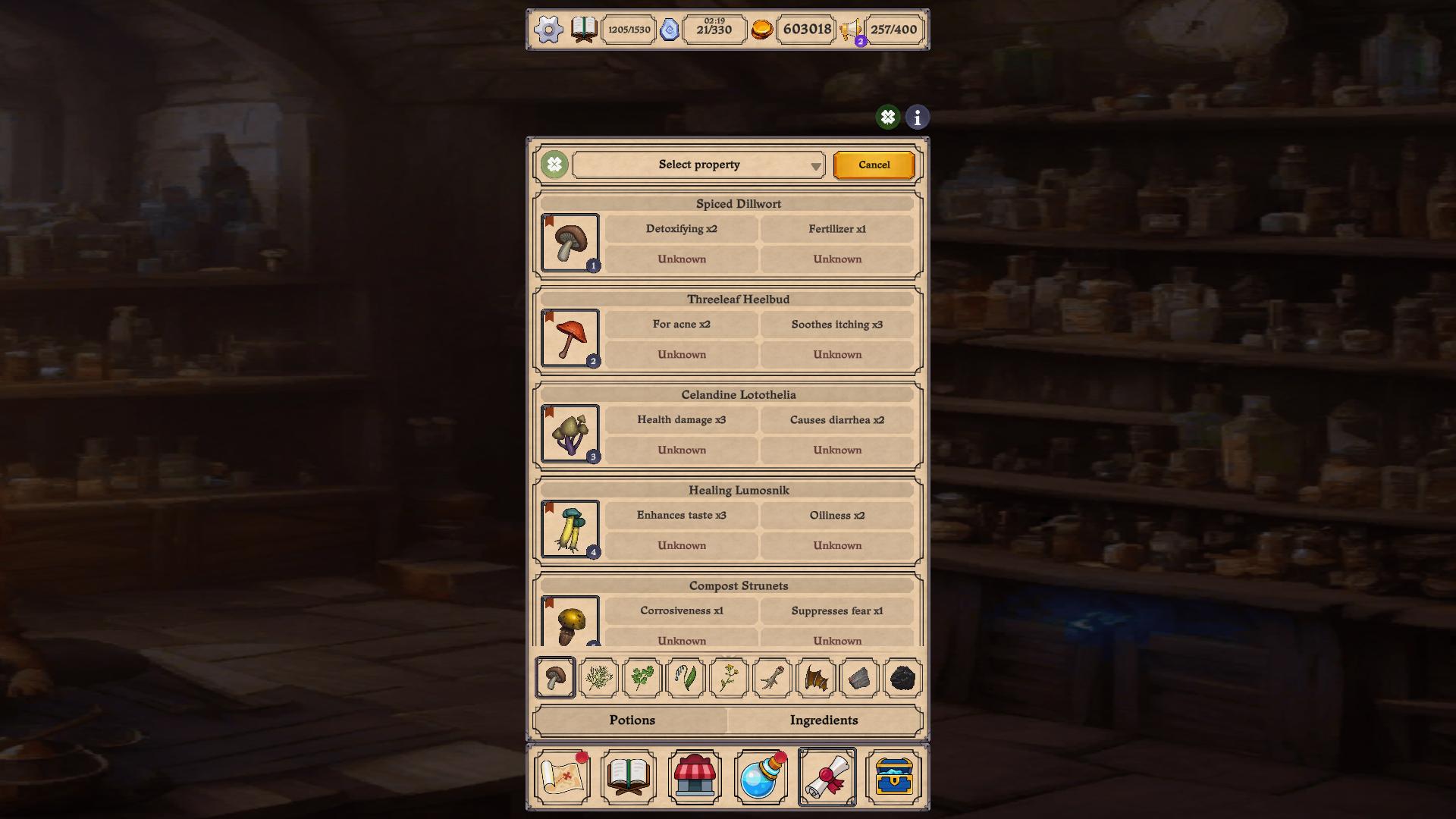The height and width of the screenshot is (819, 1456).
Task: Click the info circle above the panel
Action: tap(916, 117)
